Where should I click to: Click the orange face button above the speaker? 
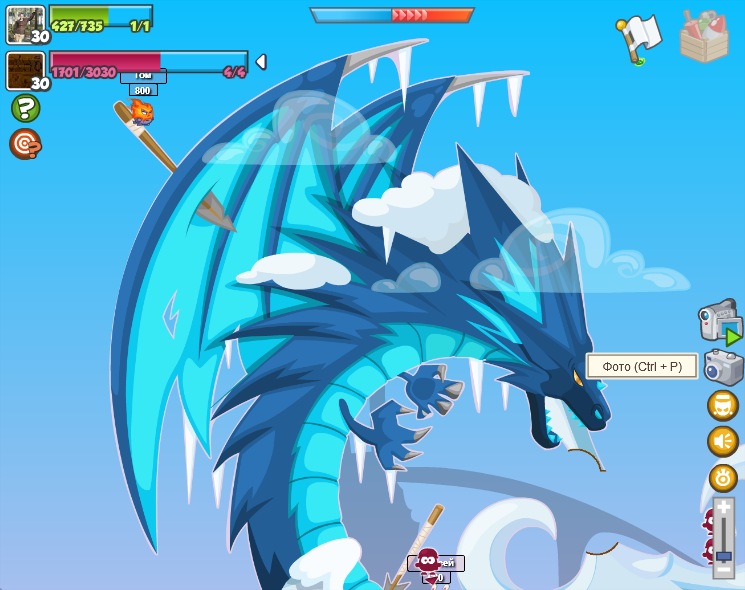click(723, 405)
